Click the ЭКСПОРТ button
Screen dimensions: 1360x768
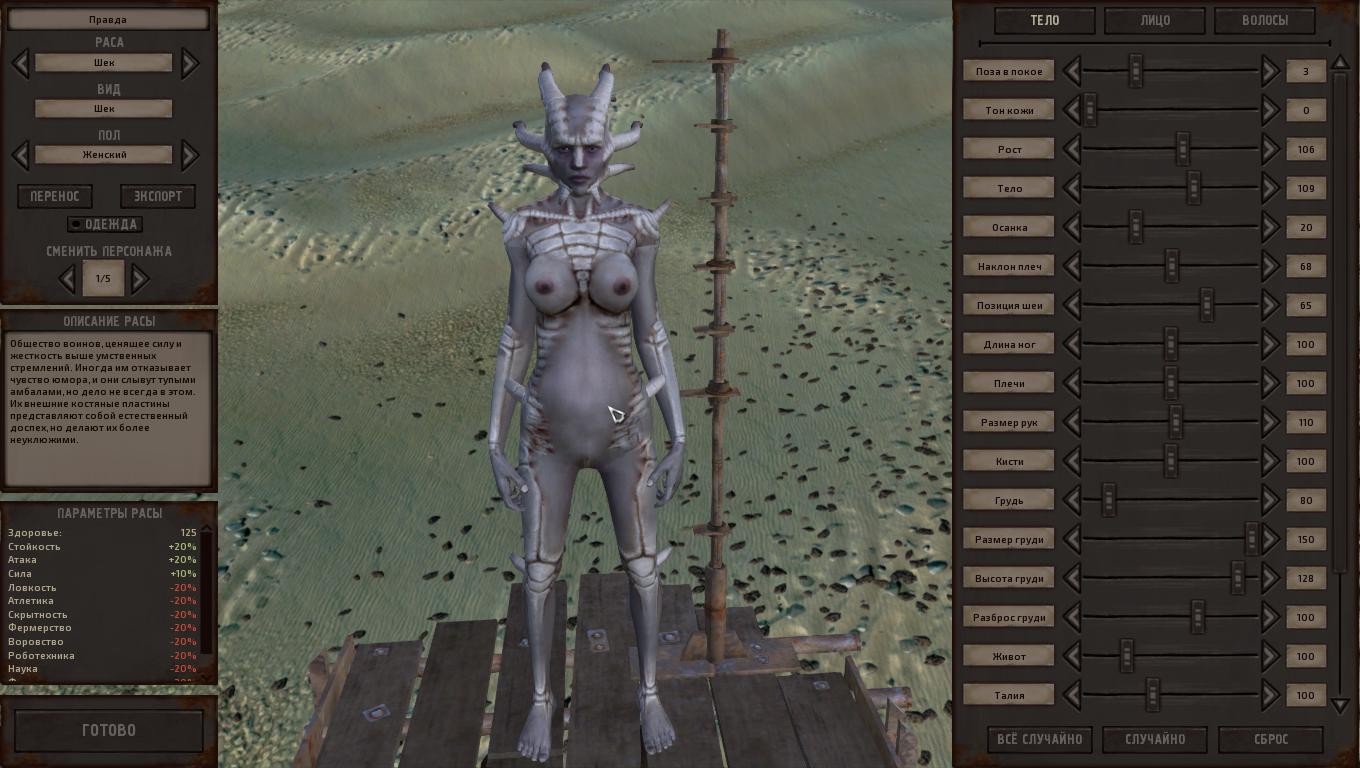pyautogui.click(x=158, y=196)
